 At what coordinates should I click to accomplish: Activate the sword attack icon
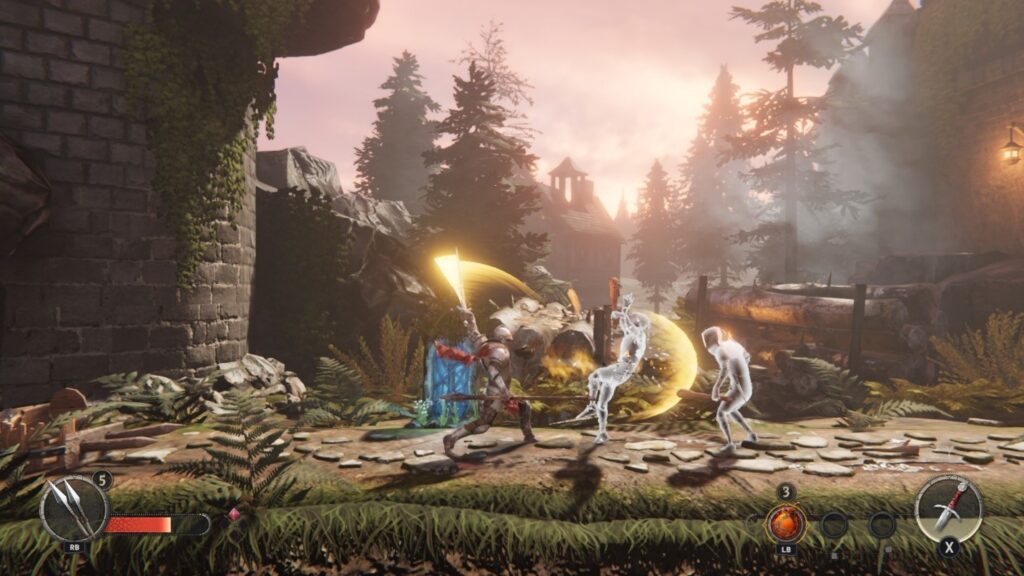coord(948,507)
